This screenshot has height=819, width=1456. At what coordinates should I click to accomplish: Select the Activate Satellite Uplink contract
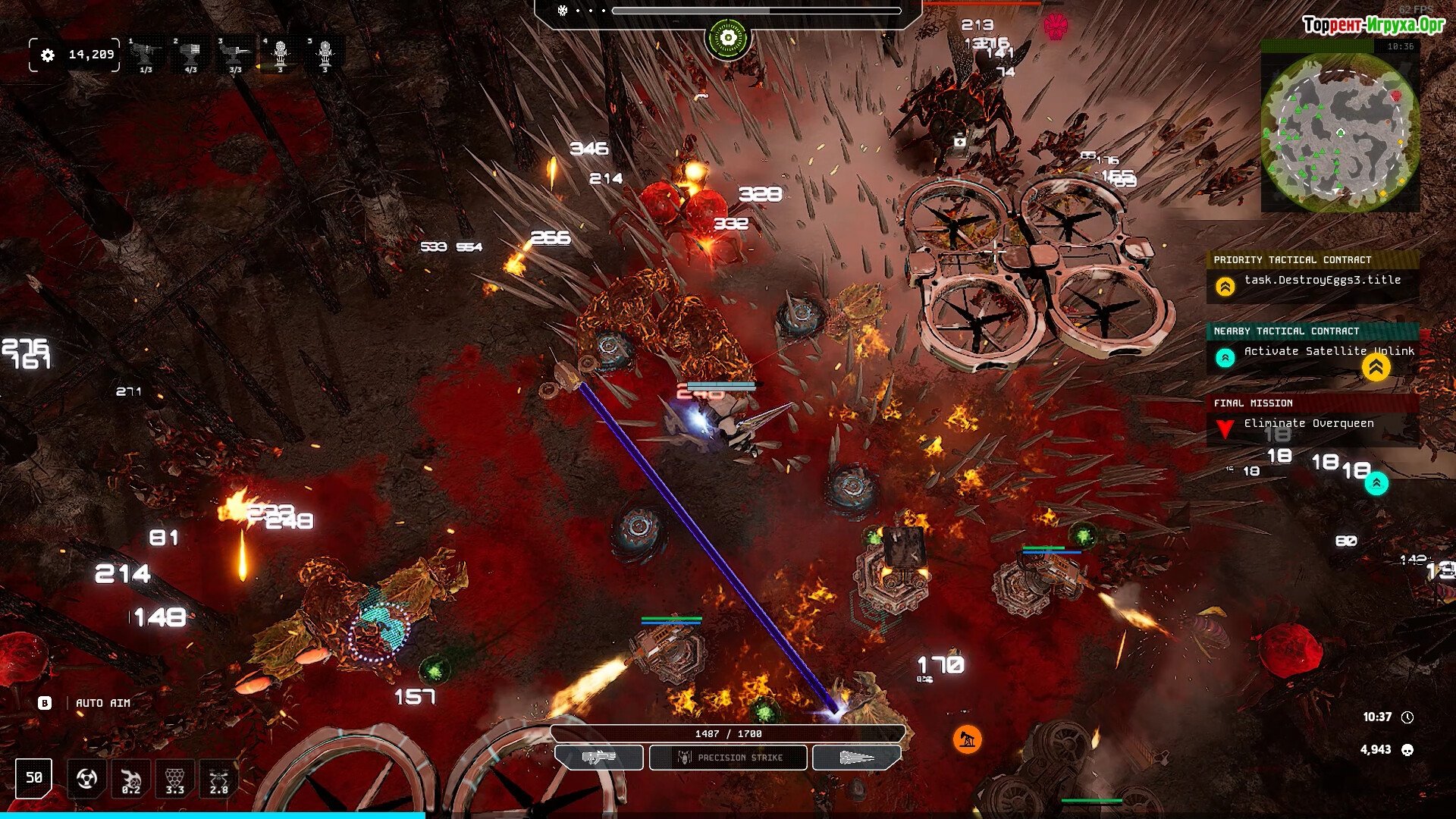tap(1328, 352)
